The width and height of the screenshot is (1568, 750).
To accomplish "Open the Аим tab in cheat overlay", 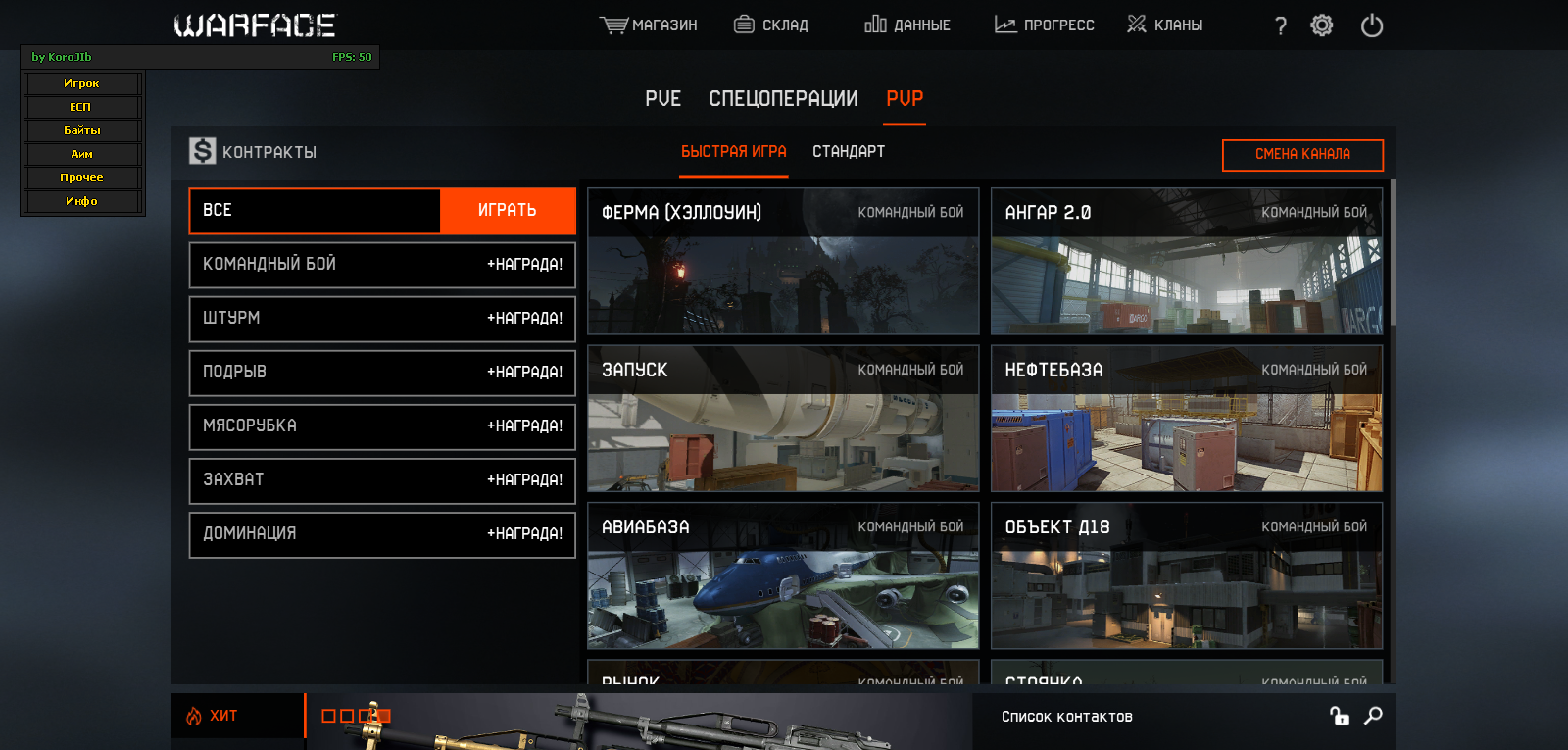I will coord(82,154).
